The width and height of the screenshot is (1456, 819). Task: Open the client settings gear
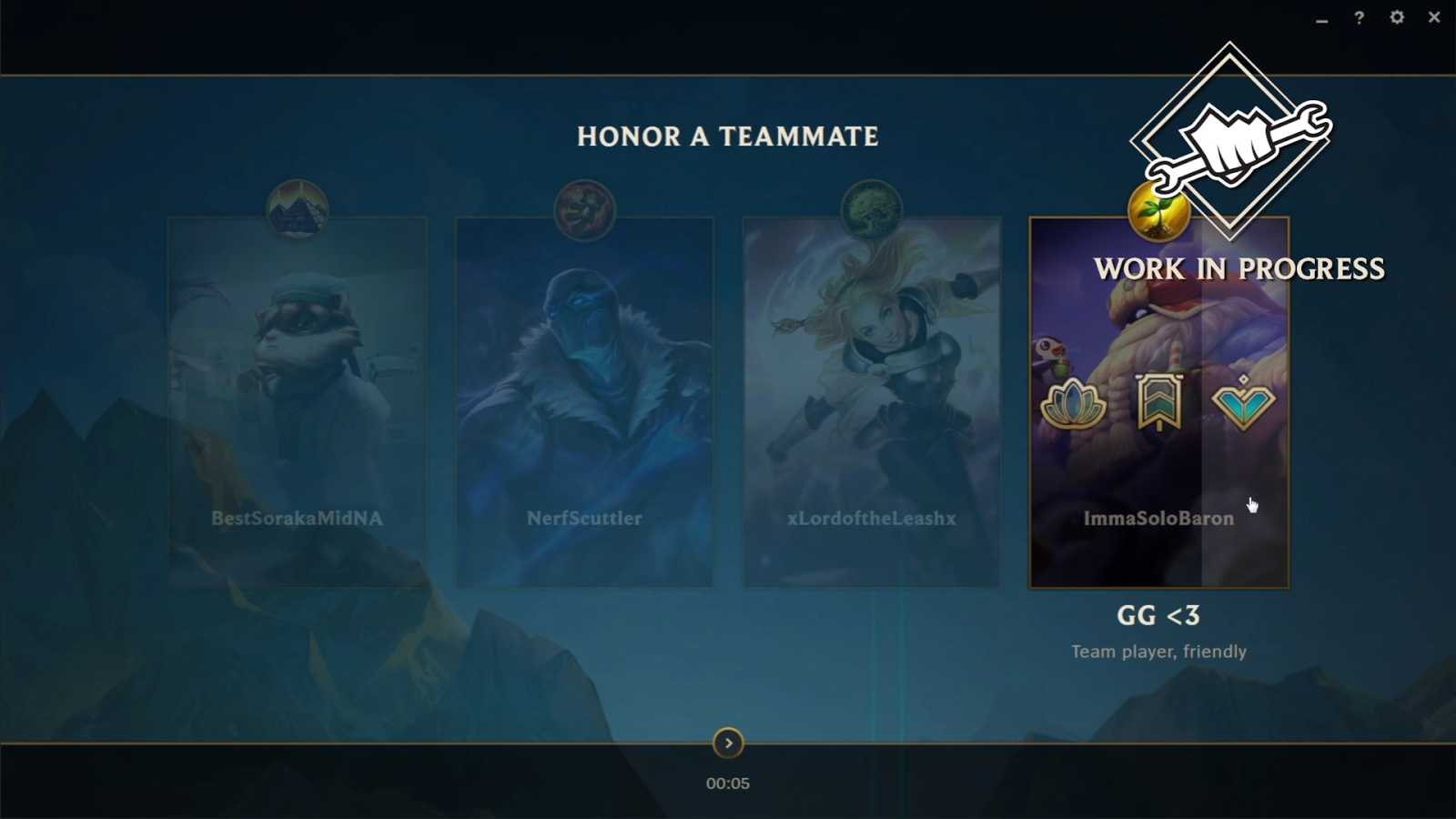pyautogui.click(x=1398, y=16)
